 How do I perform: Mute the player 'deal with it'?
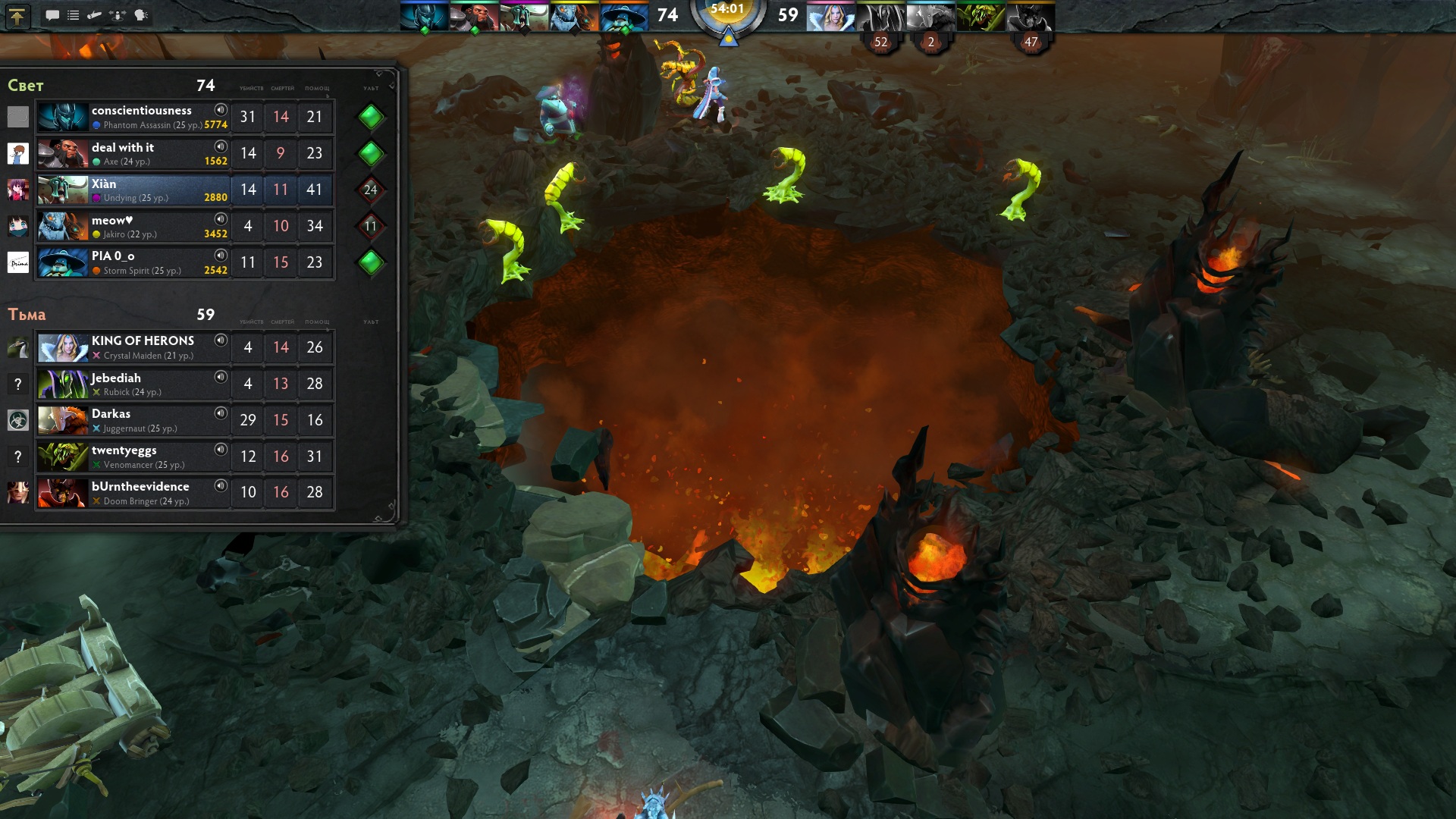coord(221,146)
